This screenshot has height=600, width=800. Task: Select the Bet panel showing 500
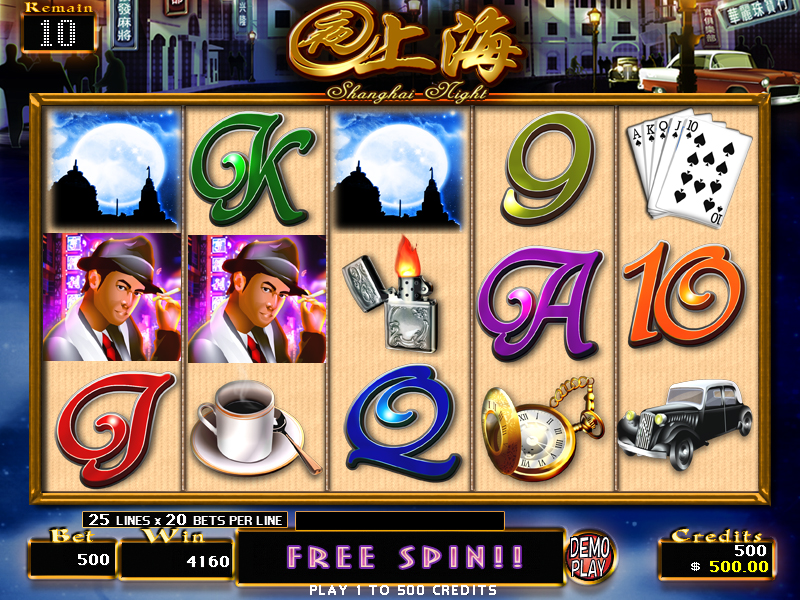[x=73, y=556]
